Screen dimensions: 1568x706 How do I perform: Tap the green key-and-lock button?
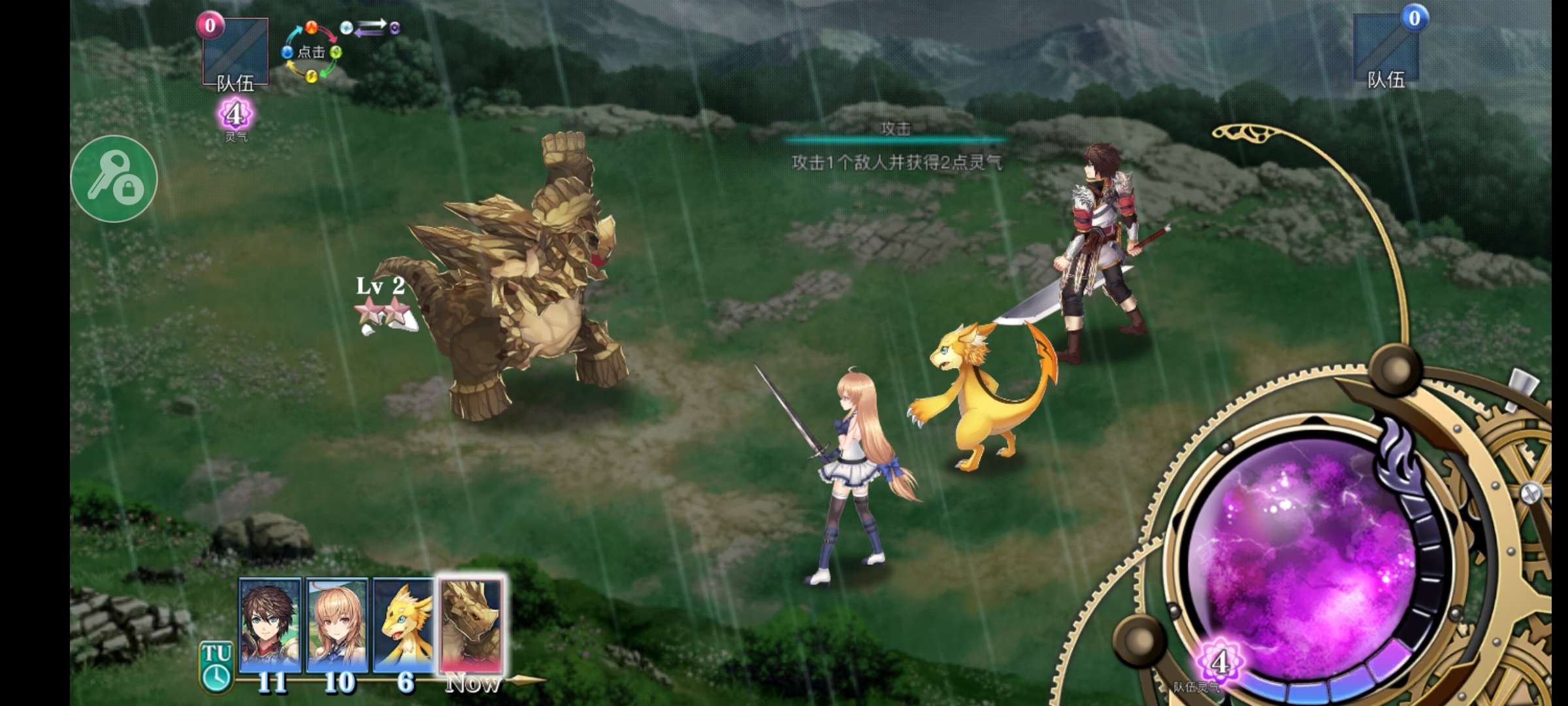[x=114, y=178]
